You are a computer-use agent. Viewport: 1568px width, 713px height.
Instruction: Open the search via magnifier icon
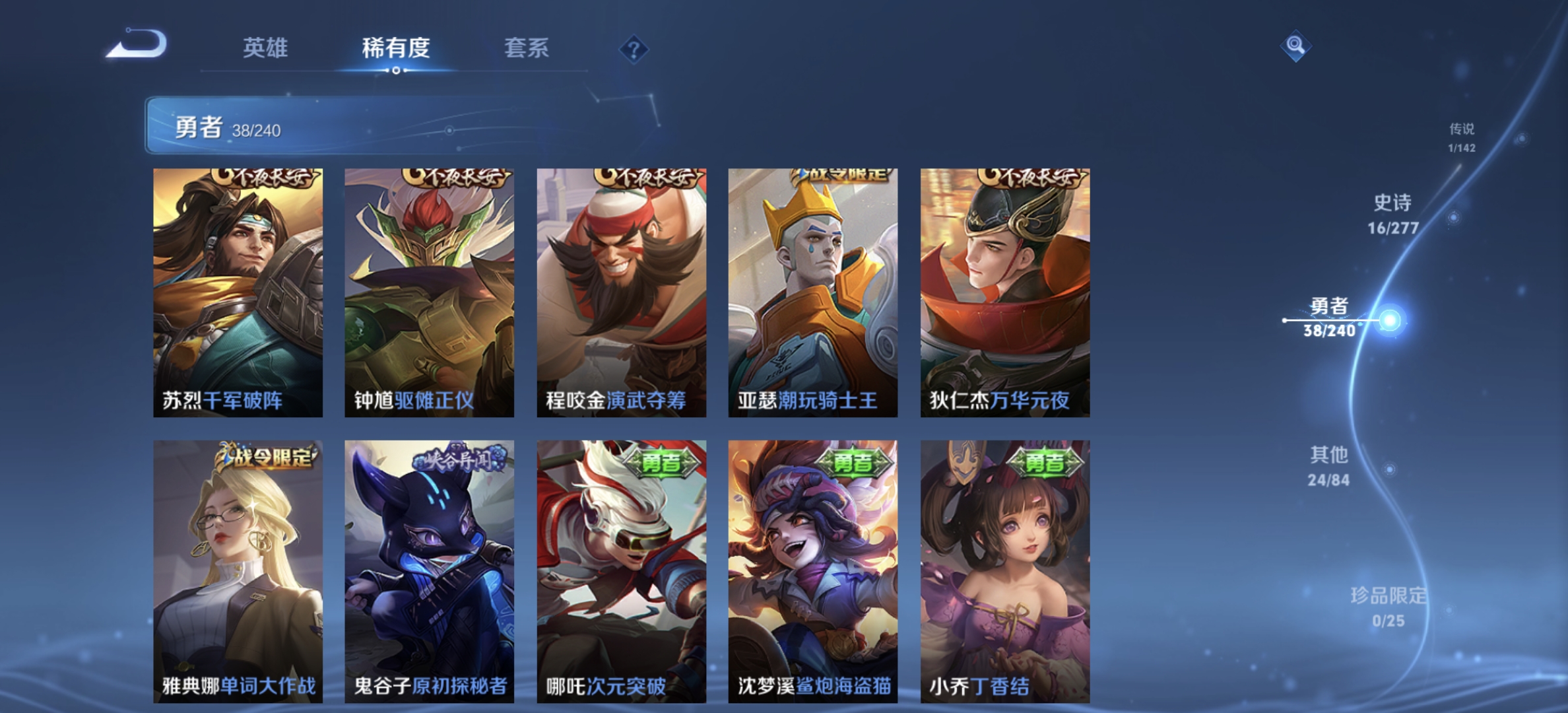[1295, 46]
